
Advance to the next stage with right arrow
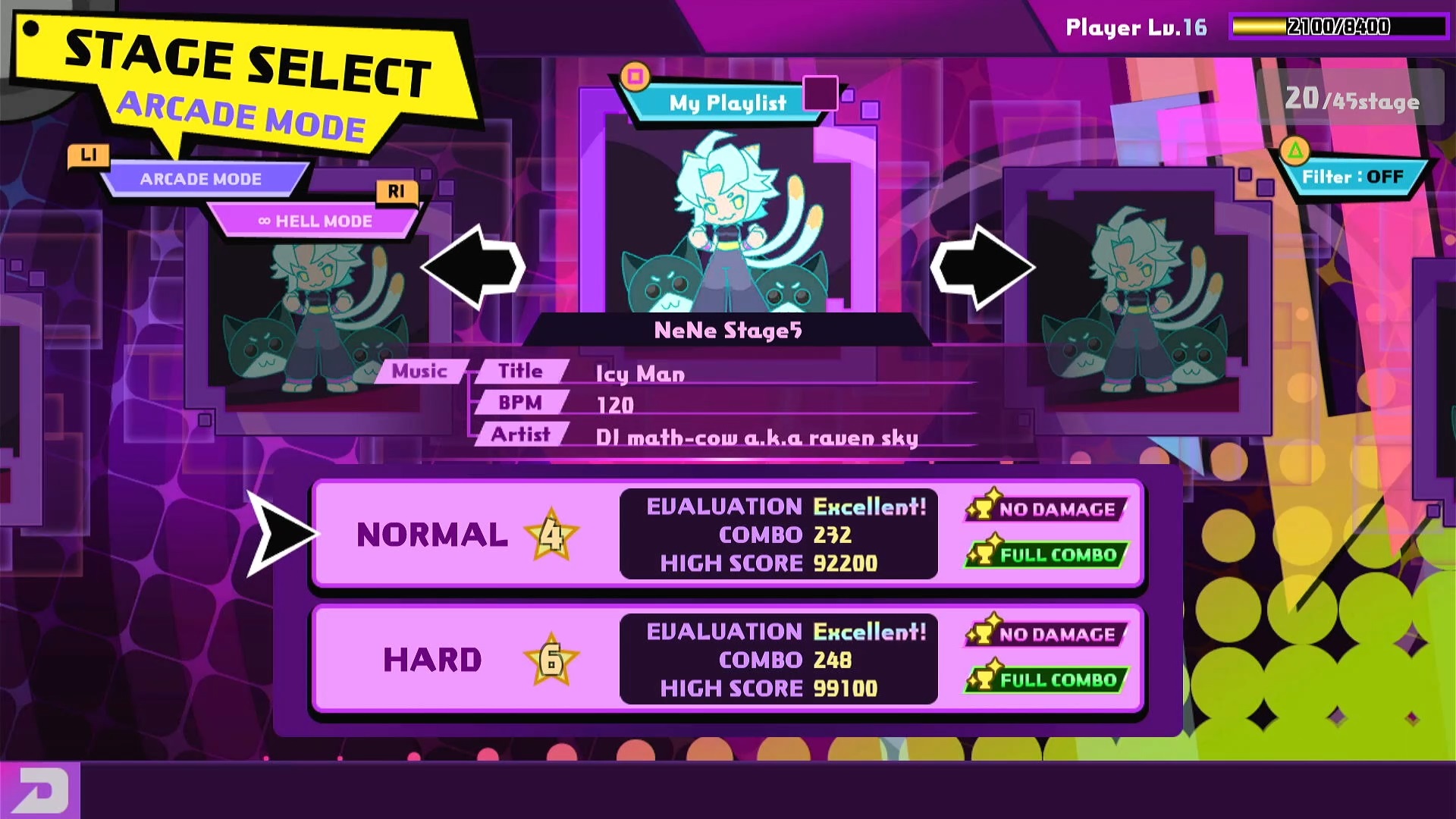982,267
